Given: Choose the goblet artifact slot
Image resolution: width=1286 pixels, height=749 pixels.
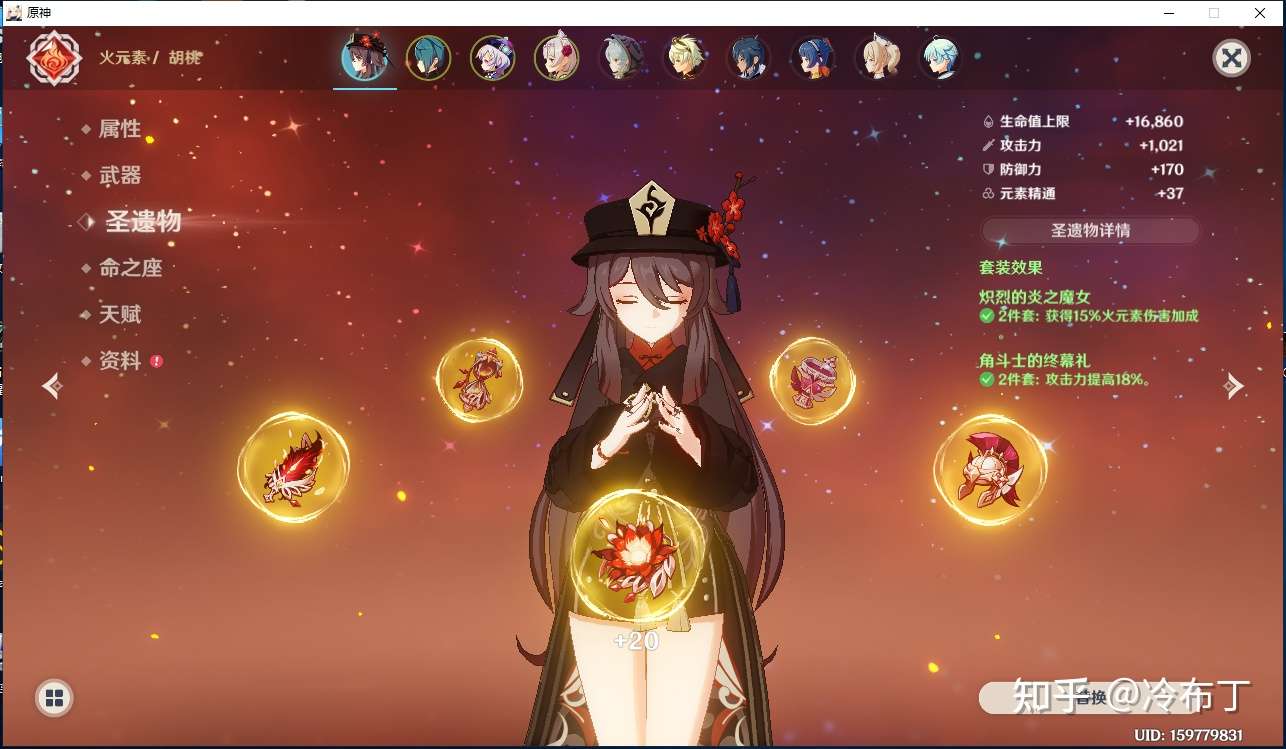Looking at the screenshot, I should tap(811, 380).
